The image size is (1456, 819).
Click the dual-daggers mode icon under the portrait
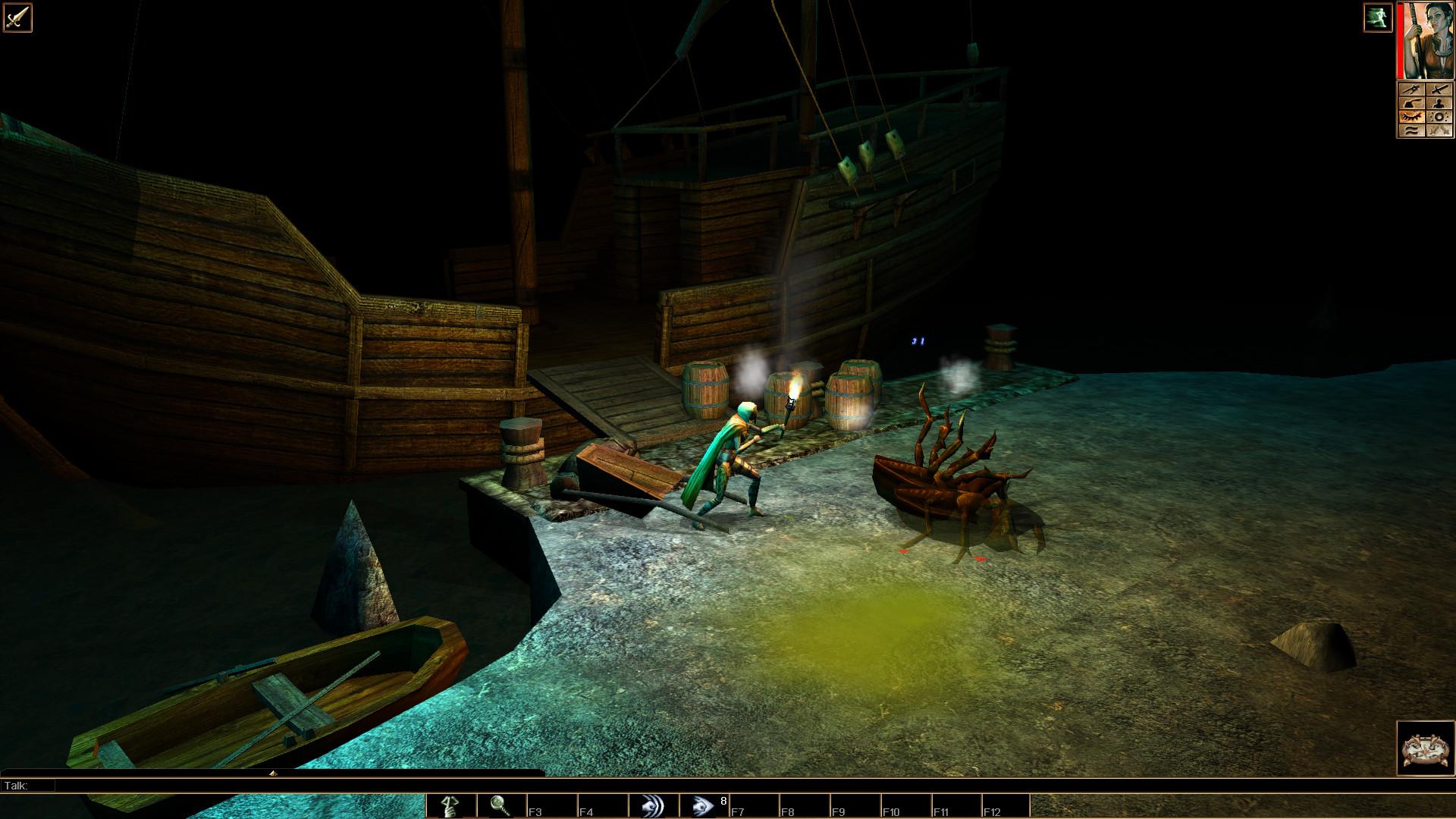pos(1441,129)
